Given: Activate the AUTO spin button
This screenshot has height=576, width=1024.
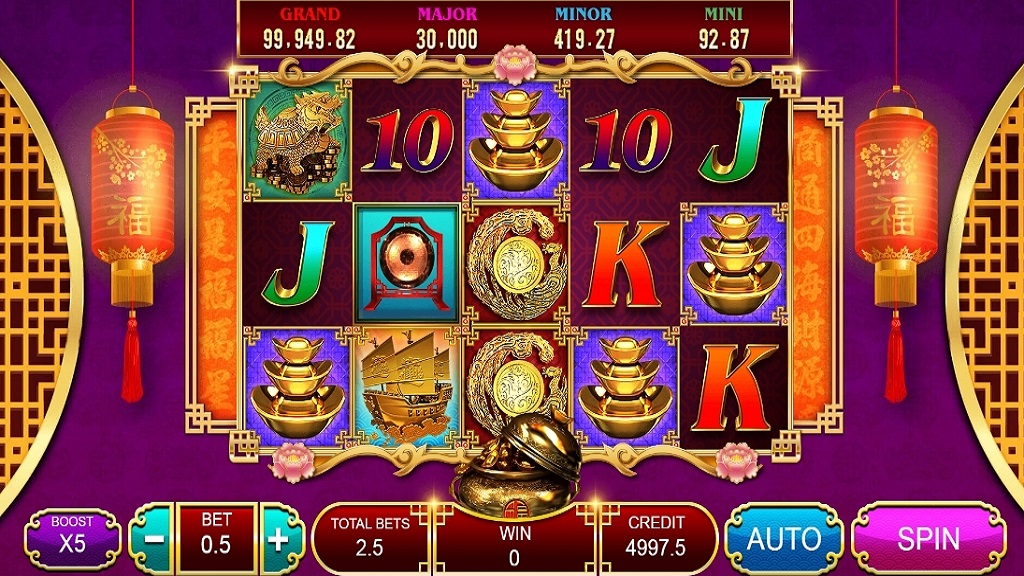Looking at the screenshot, I should 784,538.
